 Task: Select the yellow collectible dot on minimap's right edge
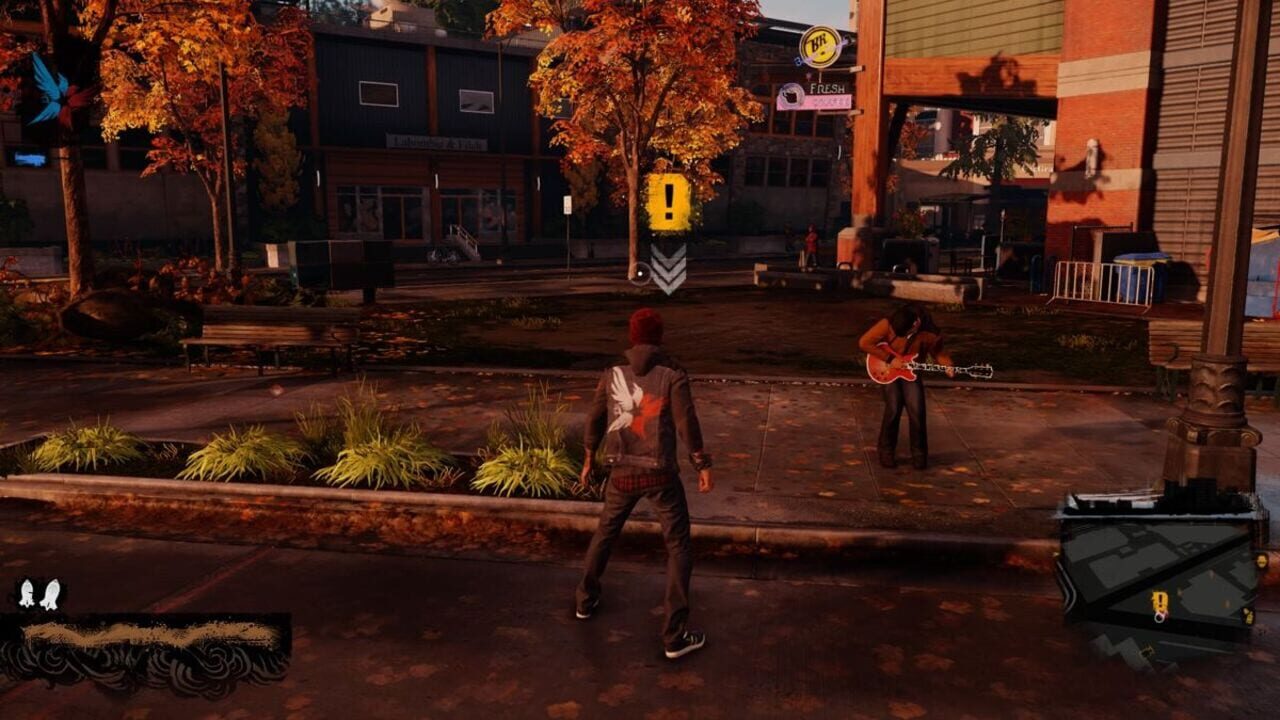(x=1261, y=561)
